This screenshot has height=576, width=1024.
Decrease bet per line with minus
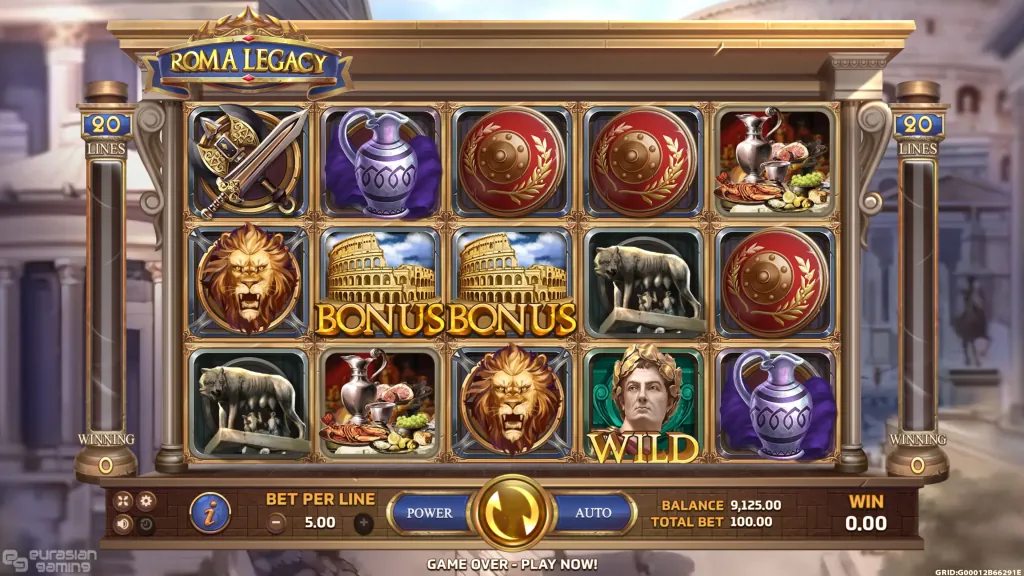click(277, 522)
